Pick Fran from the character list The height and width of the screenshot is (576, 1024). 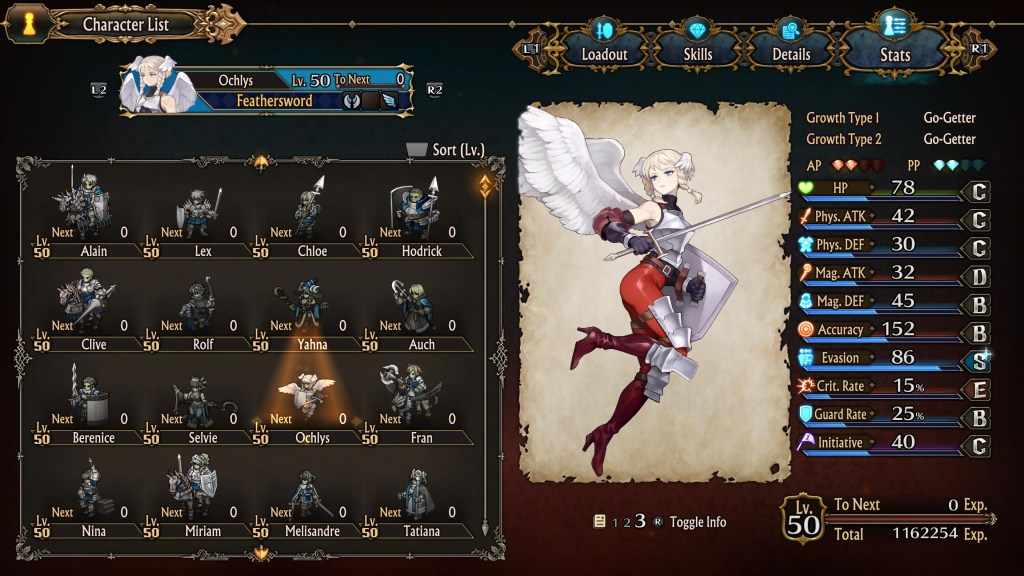(420, 403)
